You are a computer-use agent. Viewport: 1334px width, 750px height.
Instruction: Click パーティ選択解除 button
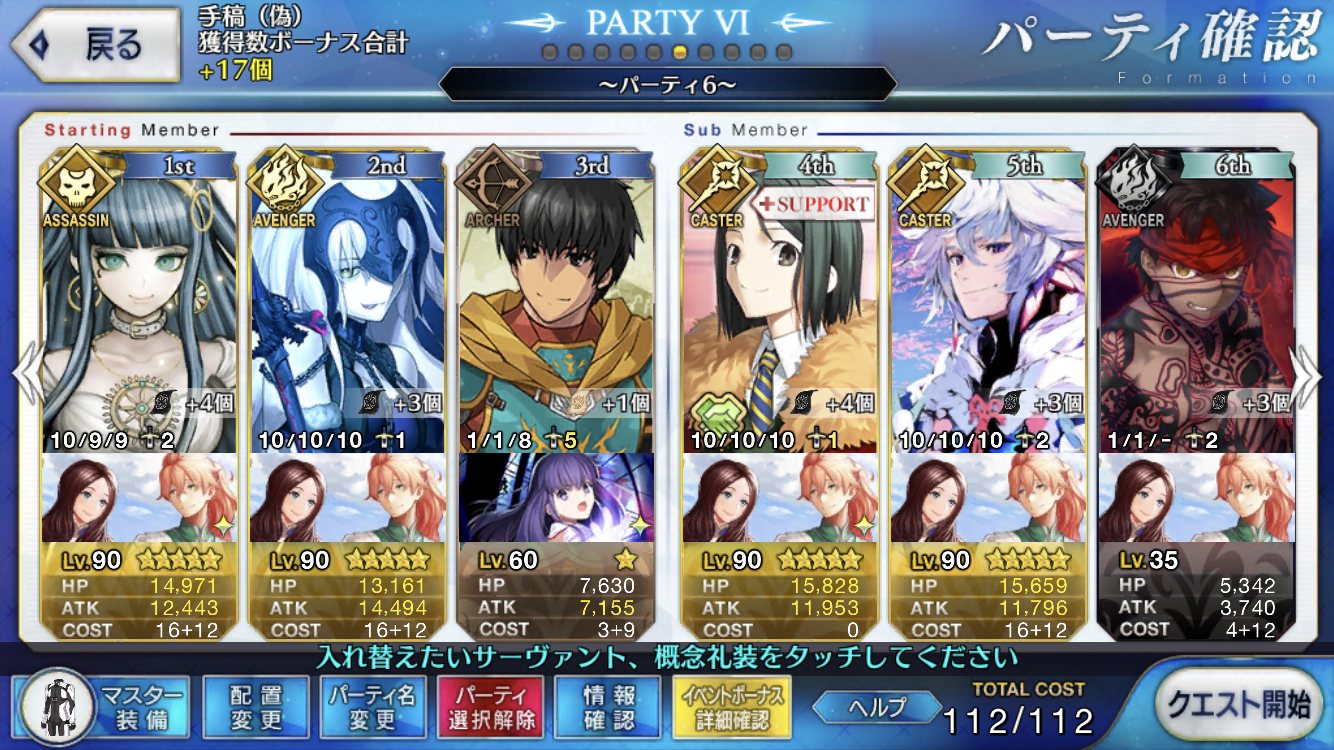click(490, 706)
